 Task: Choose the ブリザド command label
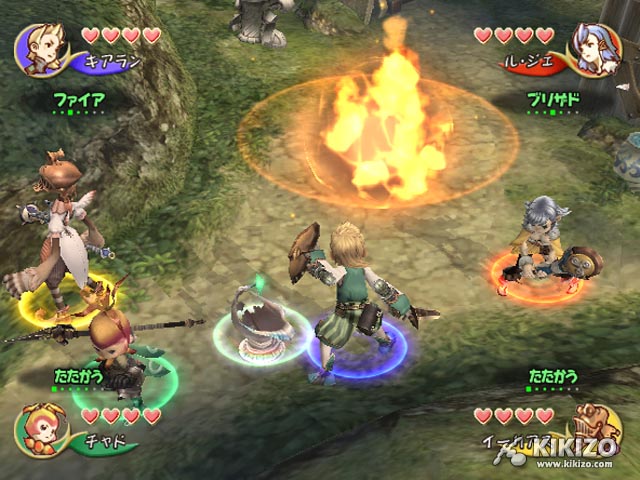click(x=554, y=100)
